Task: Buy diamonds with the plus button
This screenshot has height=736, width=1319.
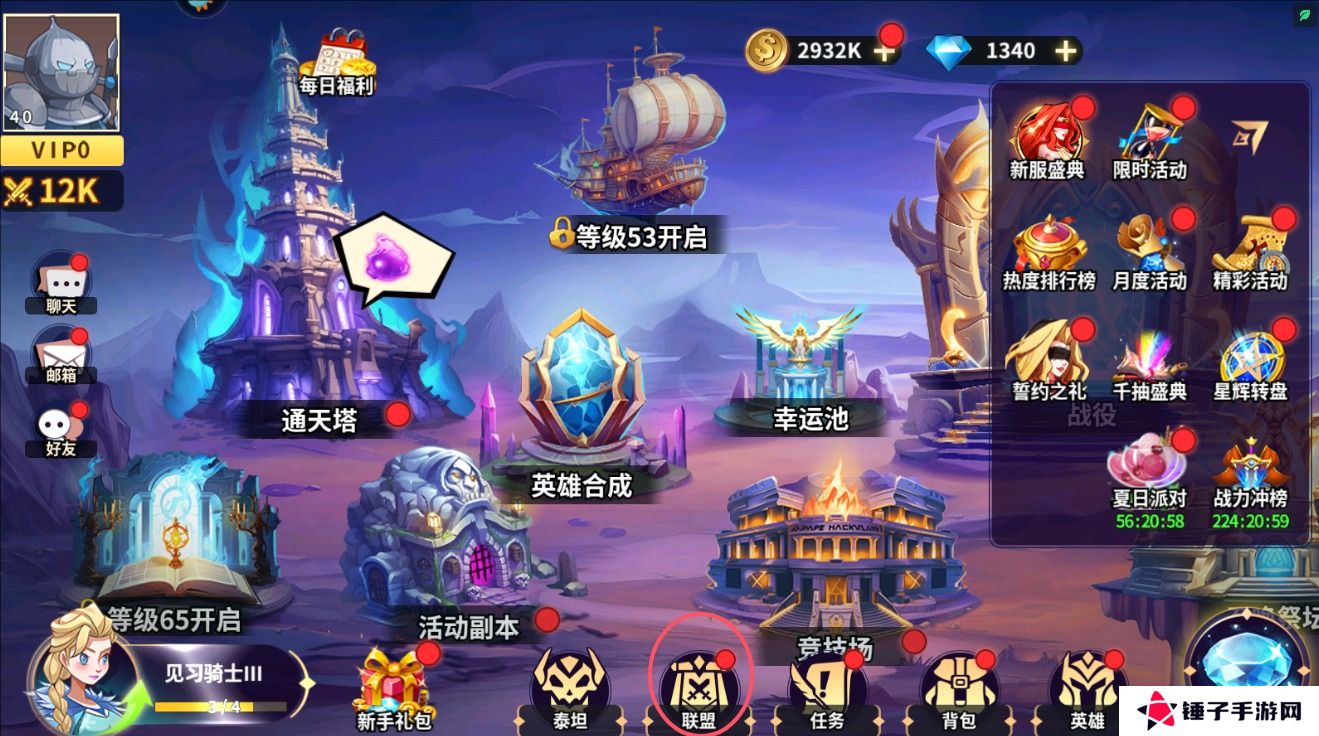Action: point(1064,49)
